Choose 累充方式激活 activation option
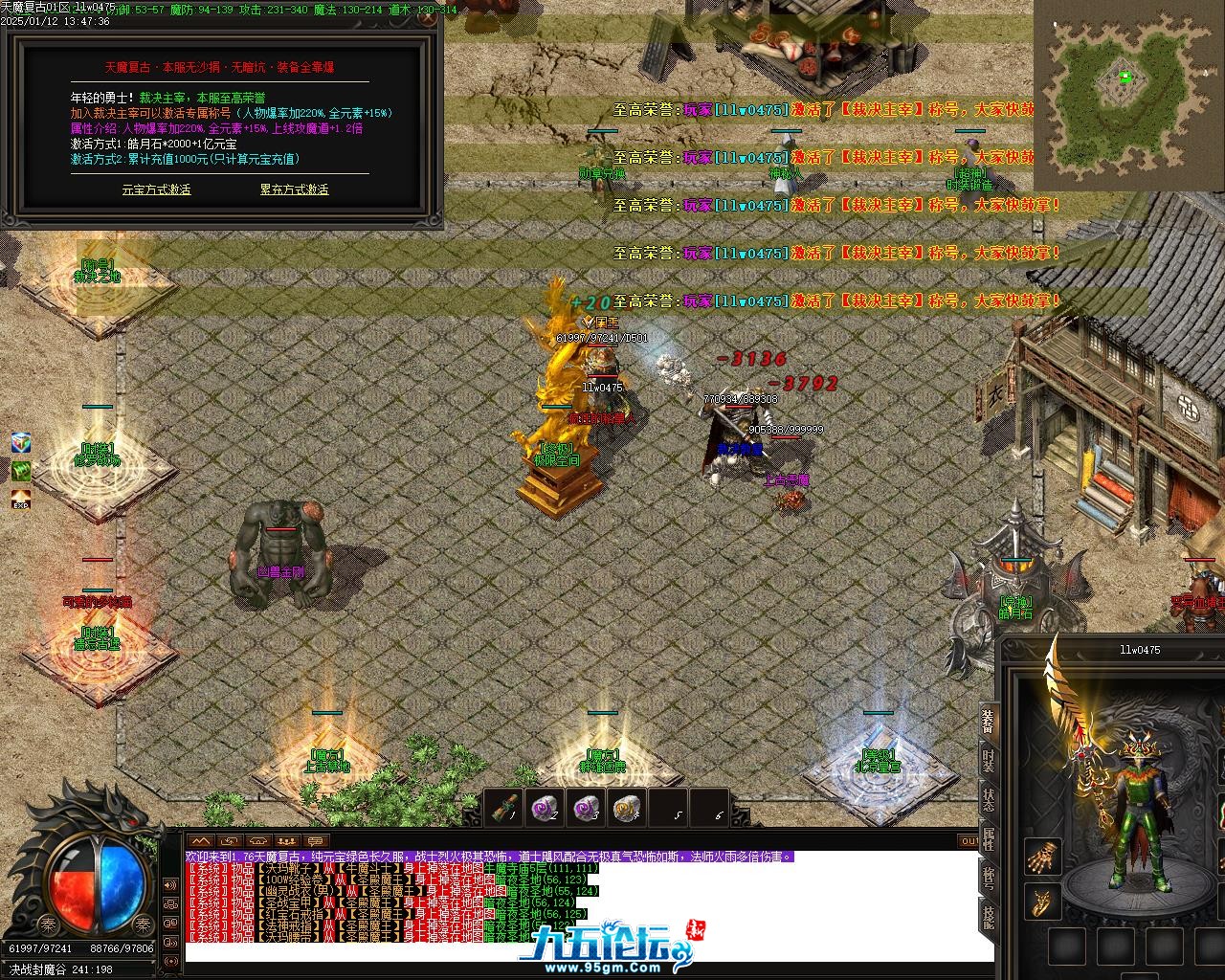This screenshot has width=1225, height=980. (294, 189)
